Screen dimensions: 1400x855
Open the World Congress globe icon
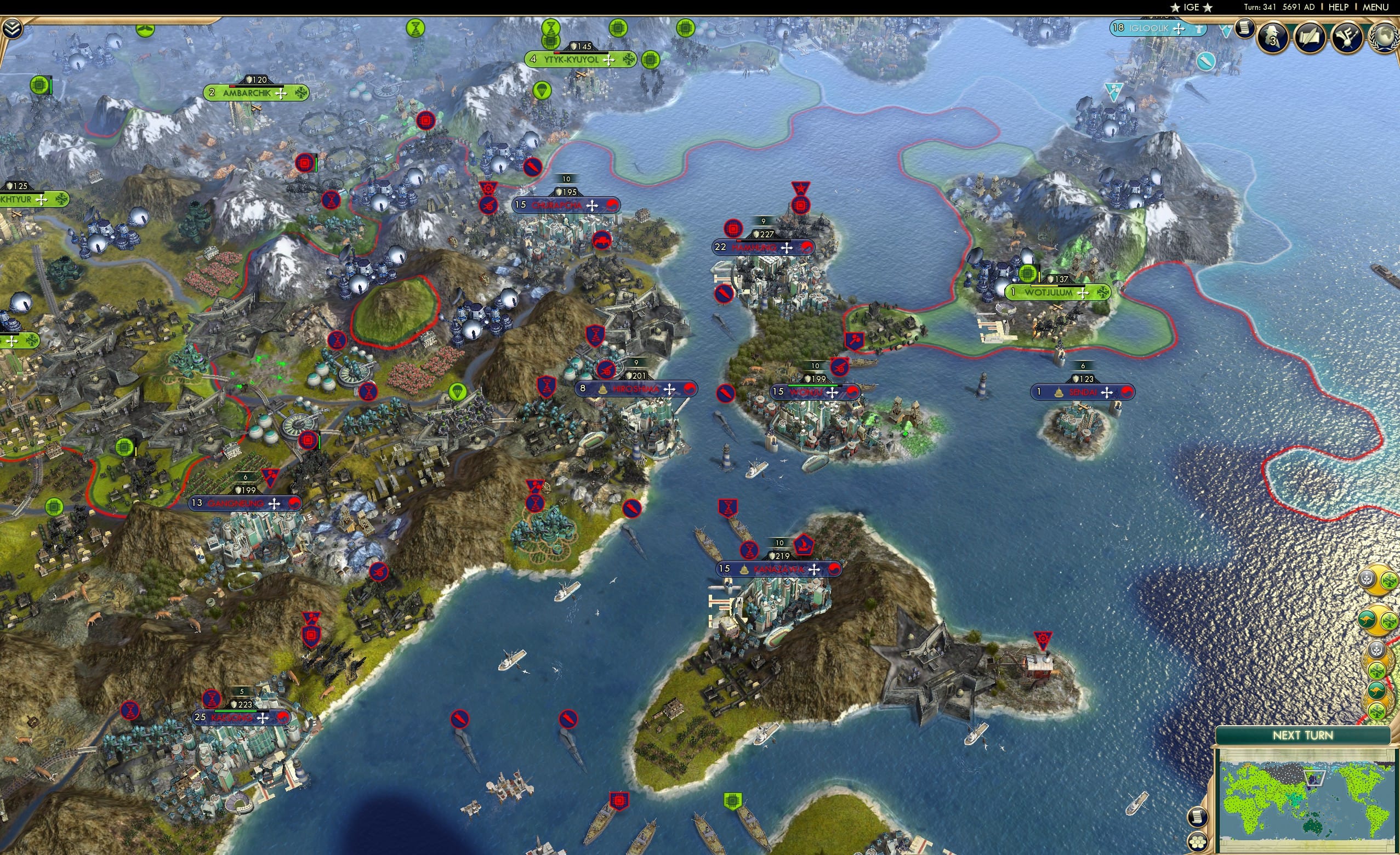pos(1385,38)
